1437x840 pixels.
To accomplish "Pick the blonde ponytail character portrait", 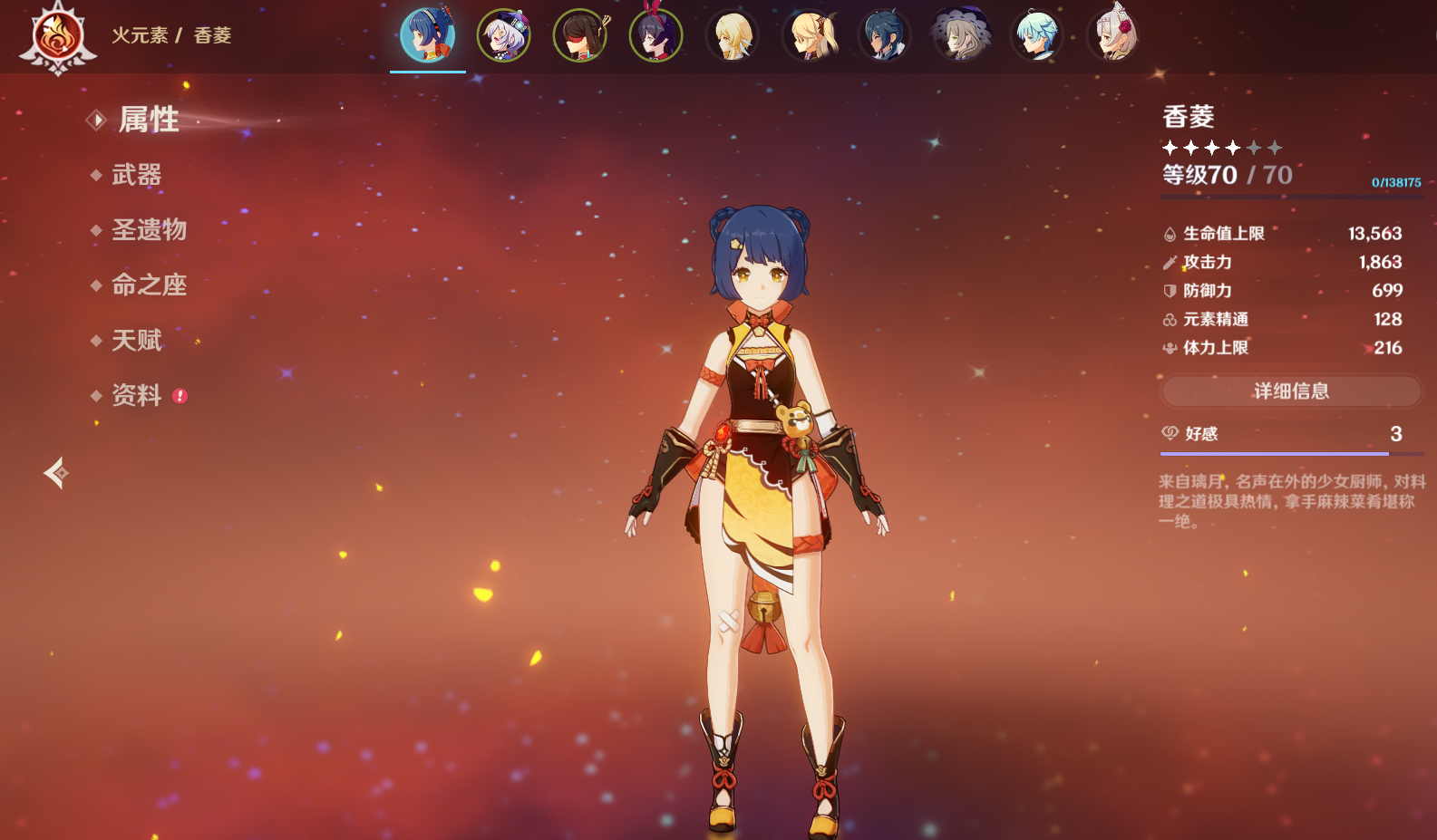I will point(809,35).
